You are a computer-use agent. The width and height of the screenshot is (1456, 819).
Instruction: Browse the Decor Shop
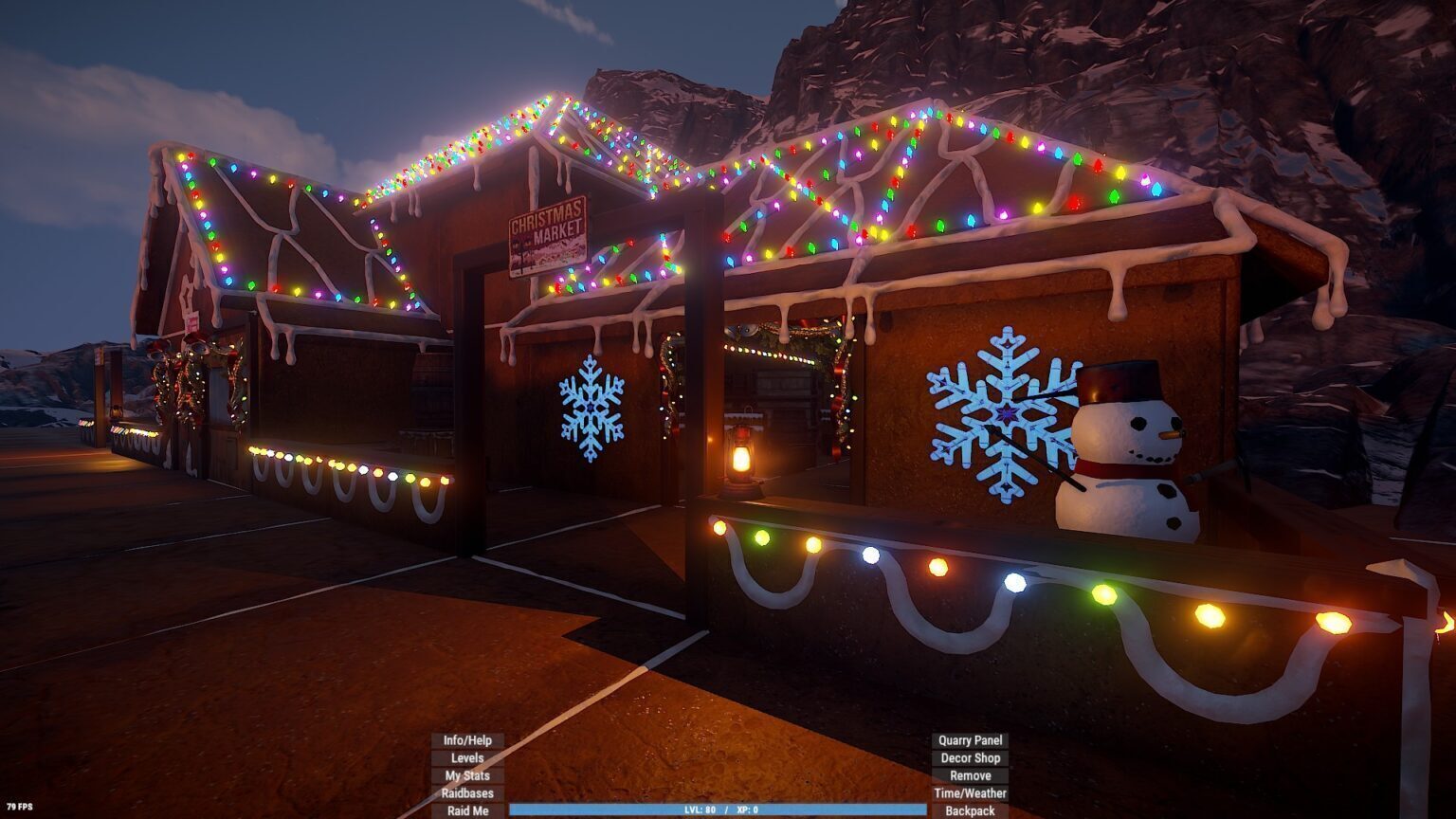coord(970,758)
